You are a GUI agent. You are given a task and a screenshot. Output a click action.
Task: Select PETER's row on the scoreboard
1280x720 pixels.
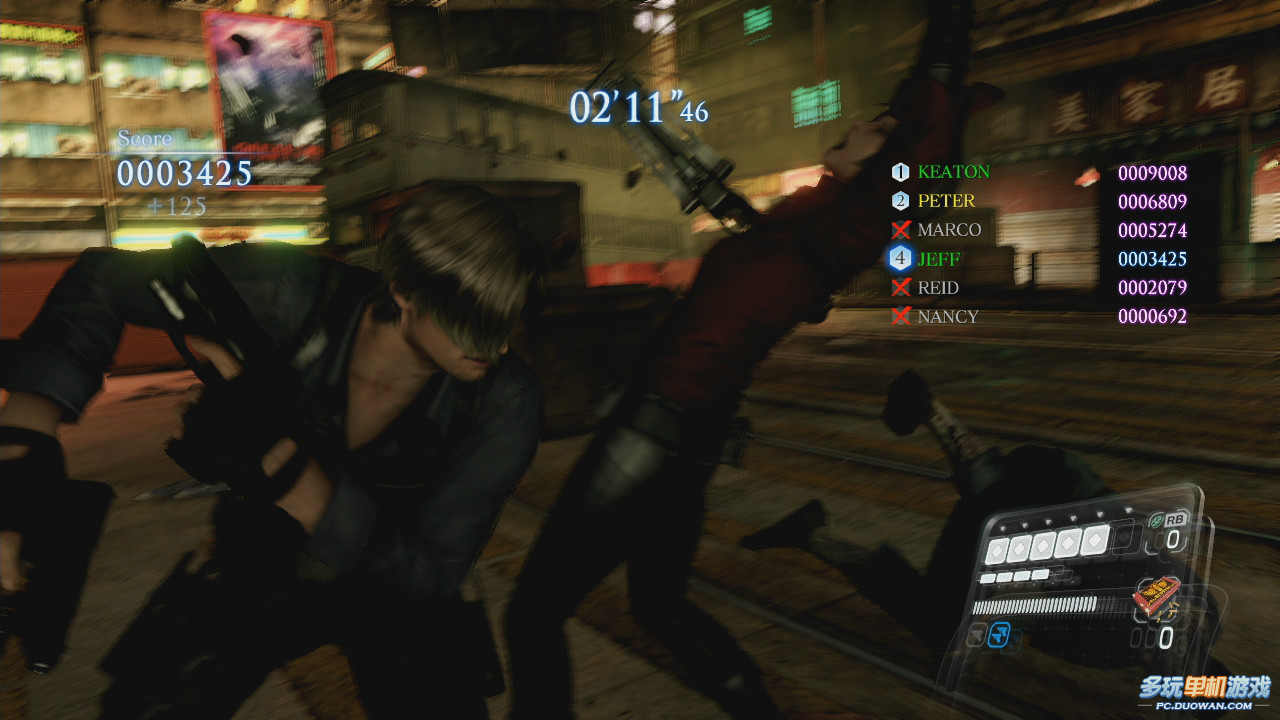point(946,201)
